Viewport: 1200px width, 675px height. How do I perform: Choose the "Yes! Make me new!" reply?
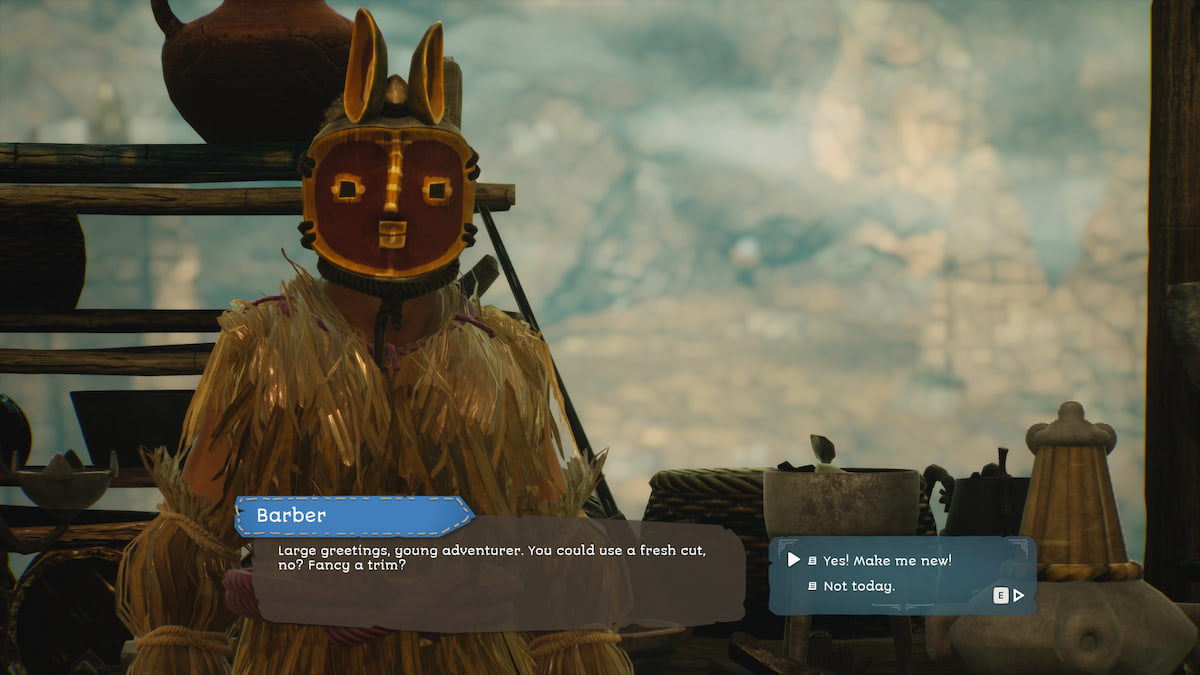pyautogui.click(x=886, y=560)
